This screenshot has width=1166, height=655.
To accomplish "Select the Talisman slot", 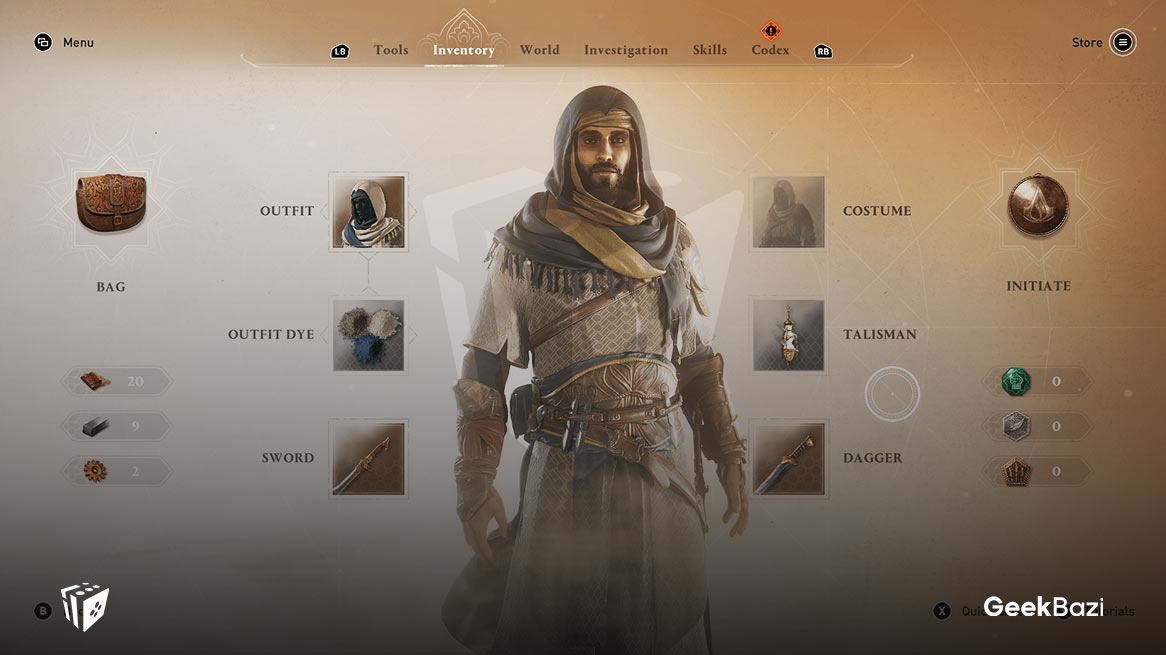I will coord(789,335).
